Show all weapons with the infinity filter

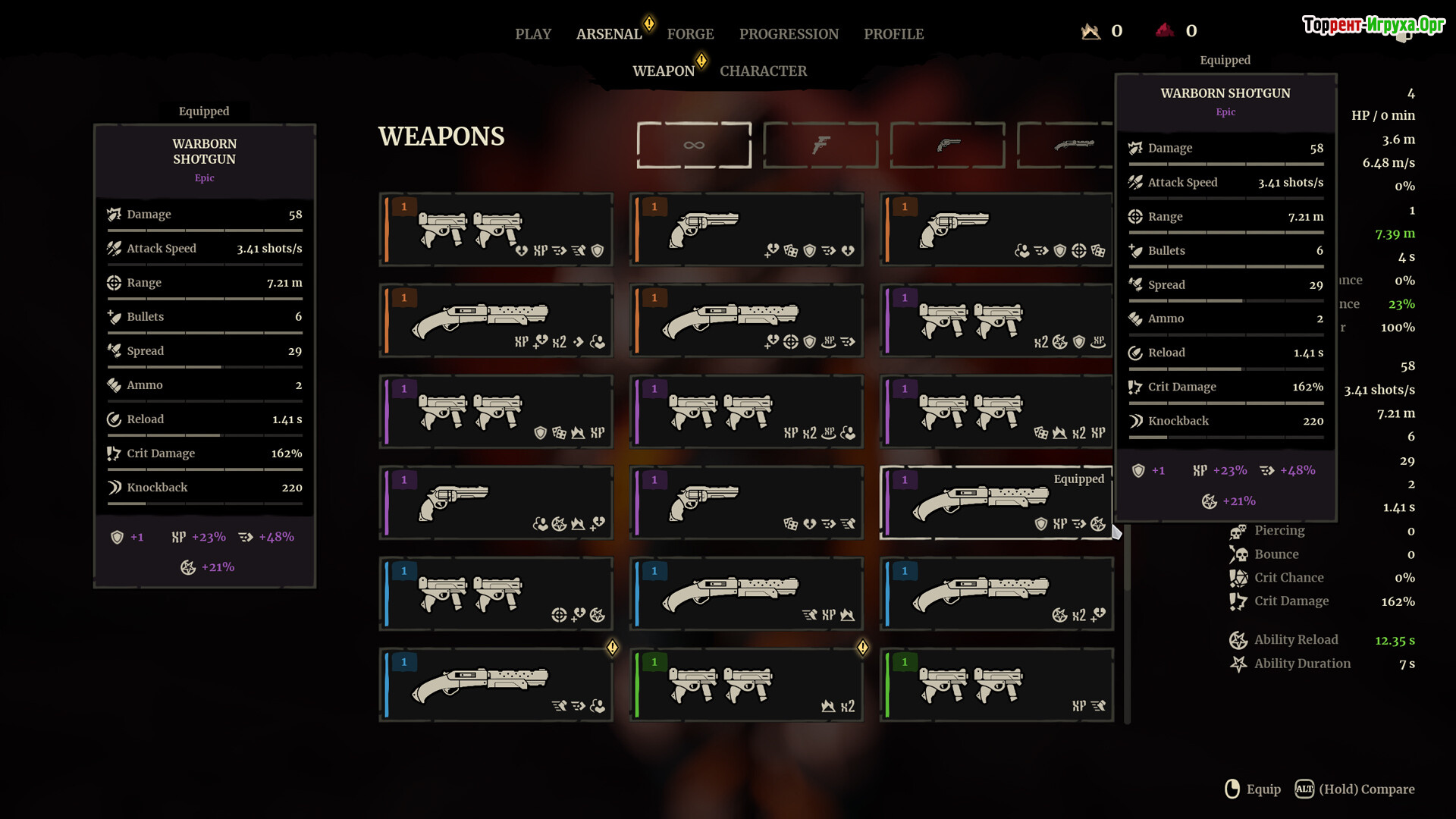(x=694, y=145)
